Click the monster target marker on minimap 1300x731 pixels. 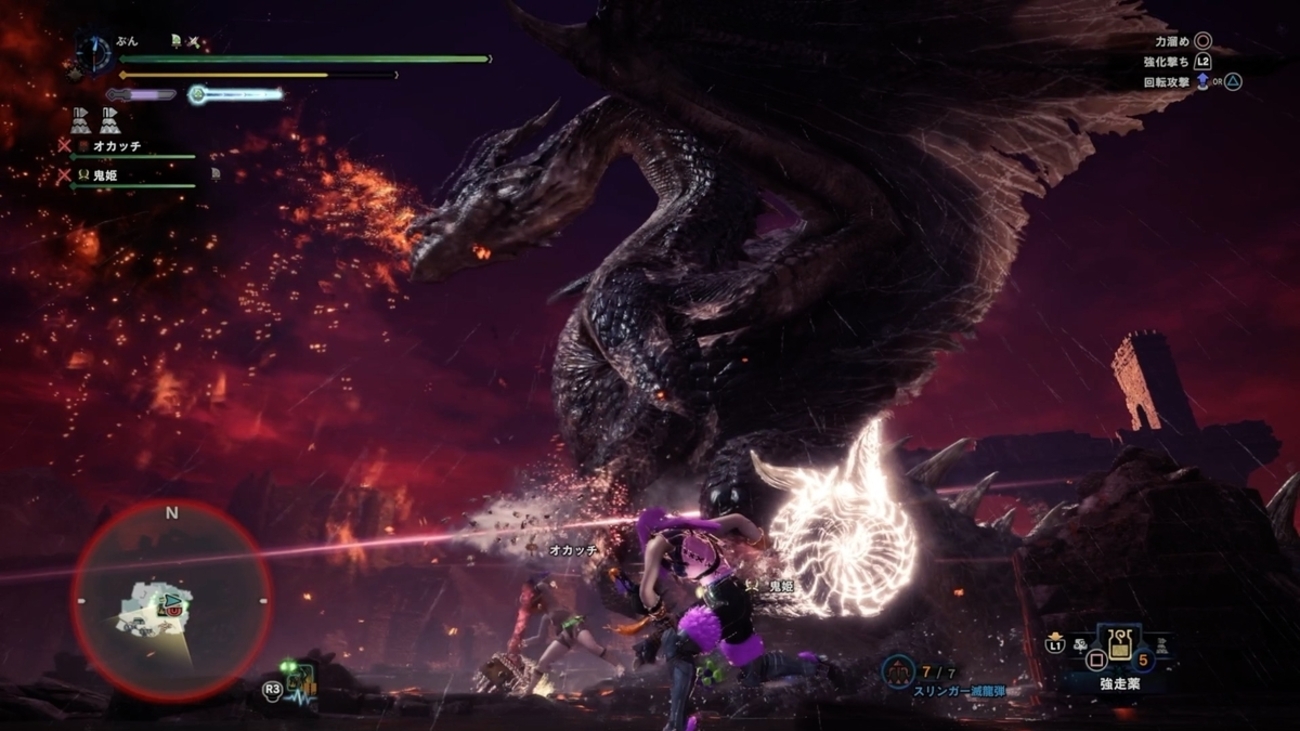tap(172, 603)
